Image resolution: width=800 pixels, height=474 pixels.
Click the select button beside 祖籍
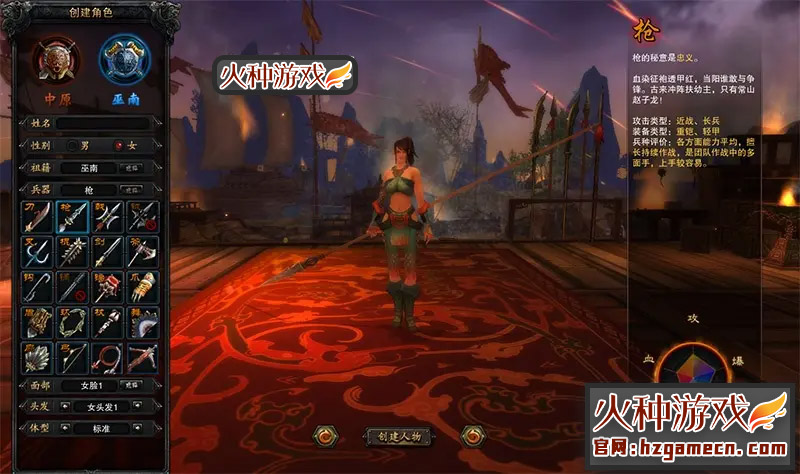click(133, 167)
